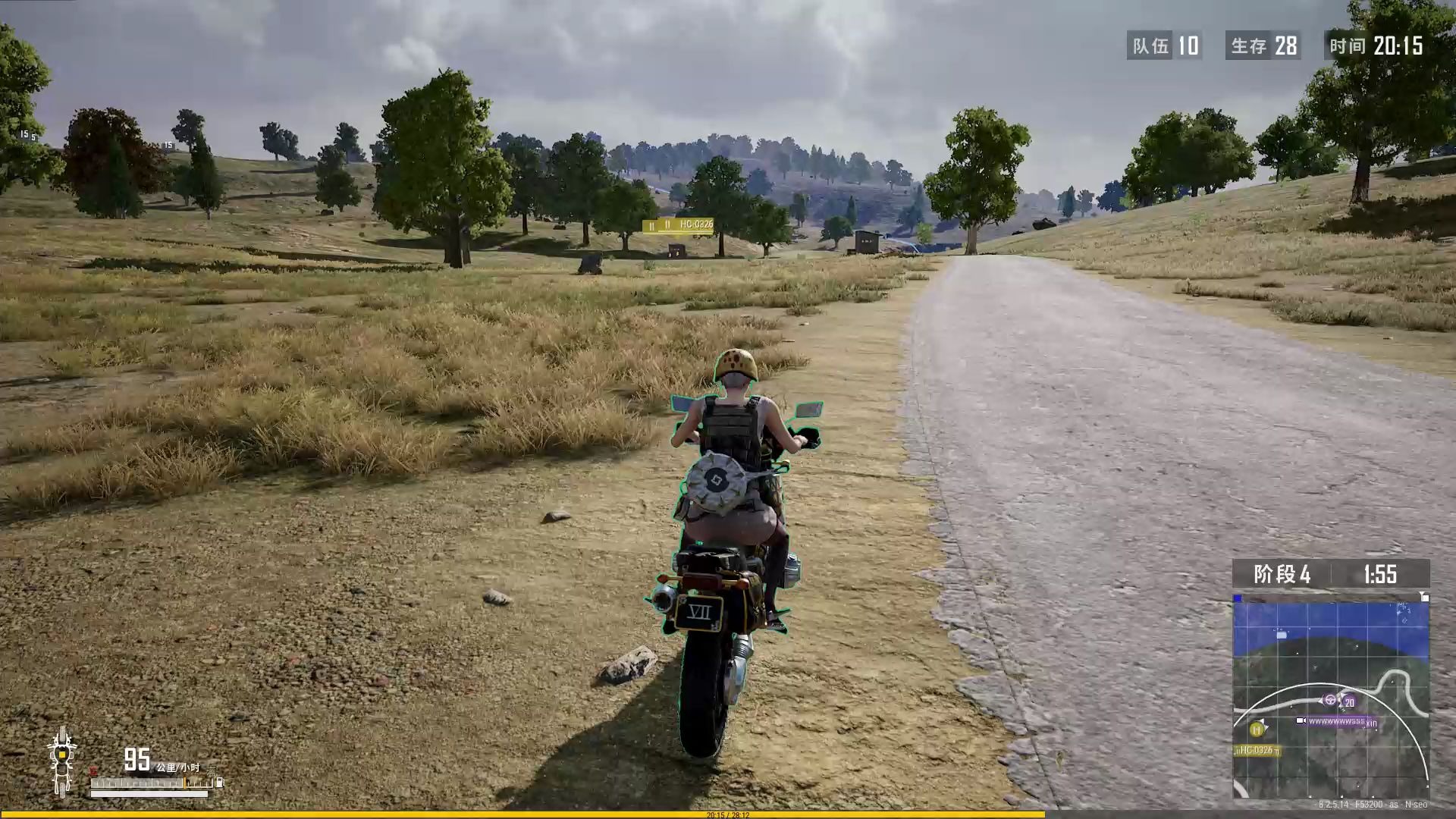
Task: Click the motorcycle seat diagram icon
Action: tap(61, 761)
